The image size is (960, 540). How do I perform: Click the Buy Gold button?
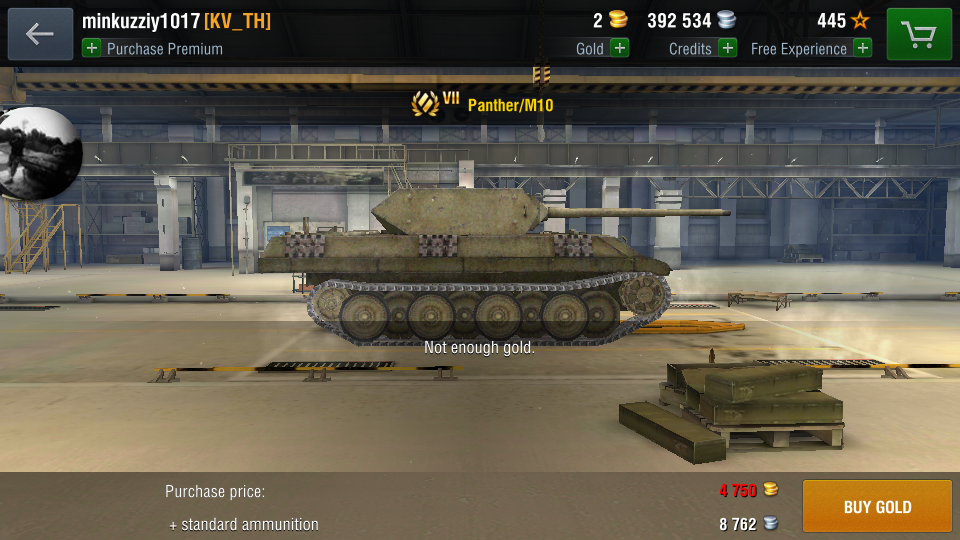coord(877,506)
